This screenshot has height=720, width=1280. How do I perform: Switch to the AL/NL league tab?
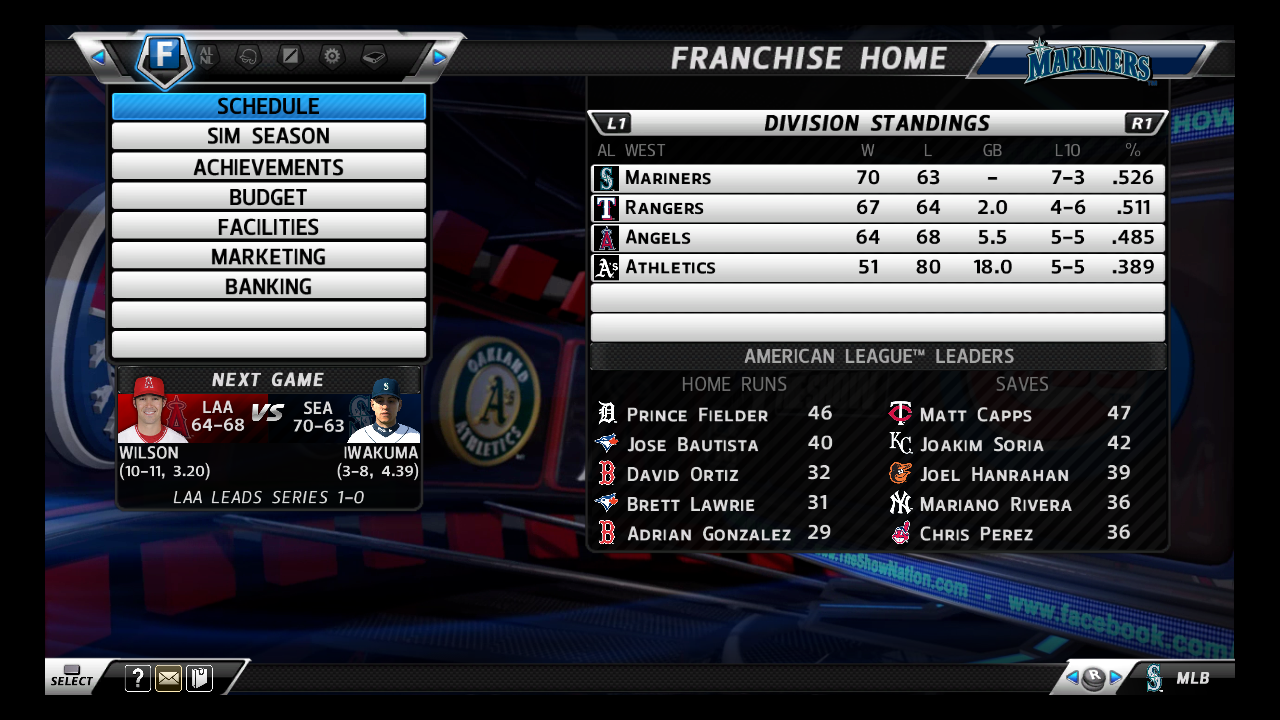point(207,56)
